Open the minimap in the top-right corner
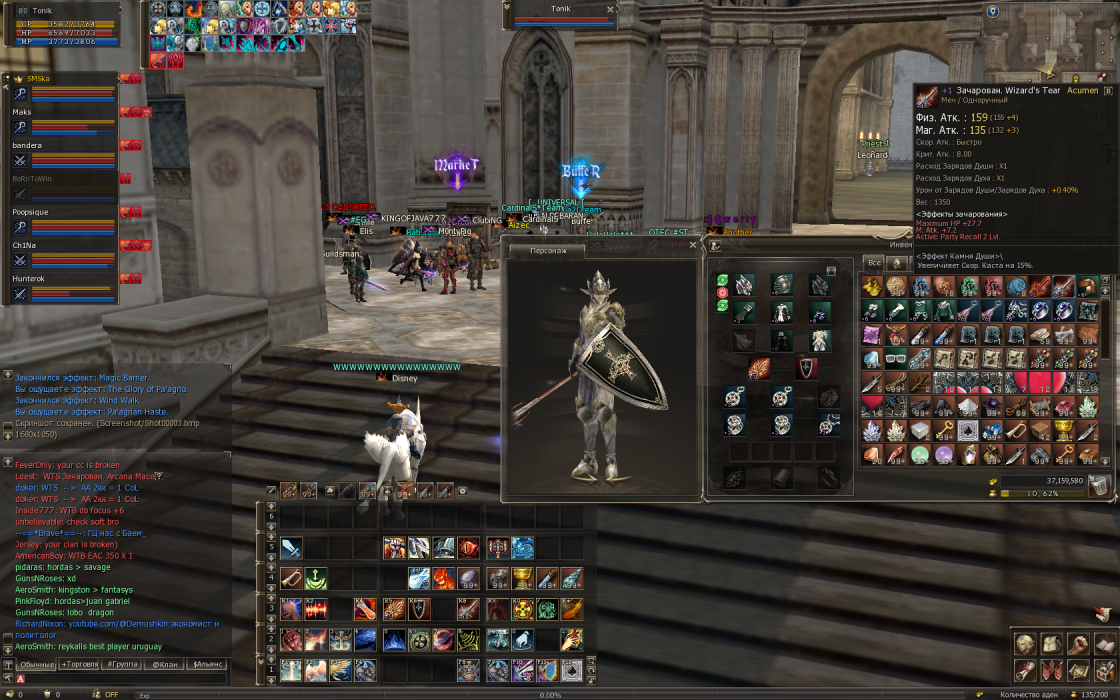This screenshot has height=700, width=1120. click(1050, 40)
